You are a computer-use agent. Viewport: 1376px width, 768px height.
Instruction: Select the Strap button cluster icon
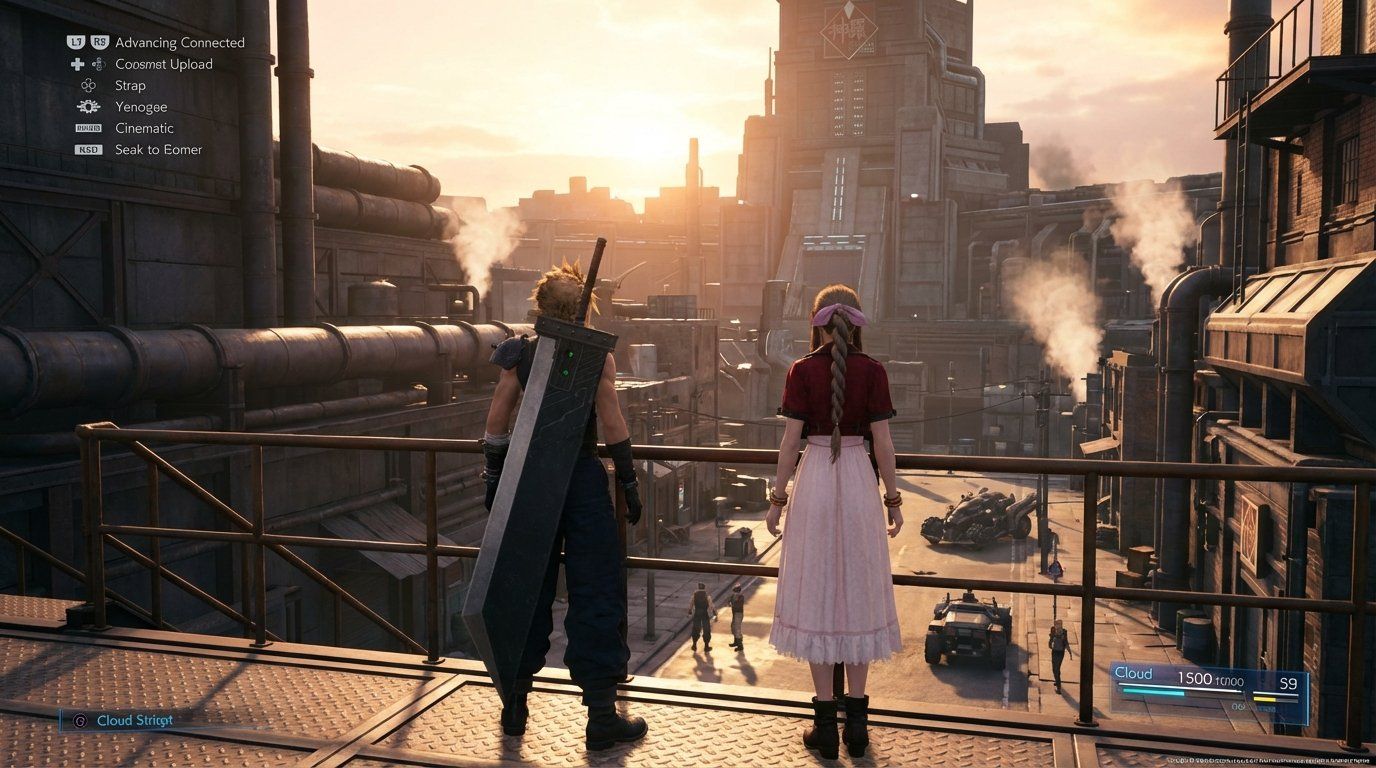point(88,86)
